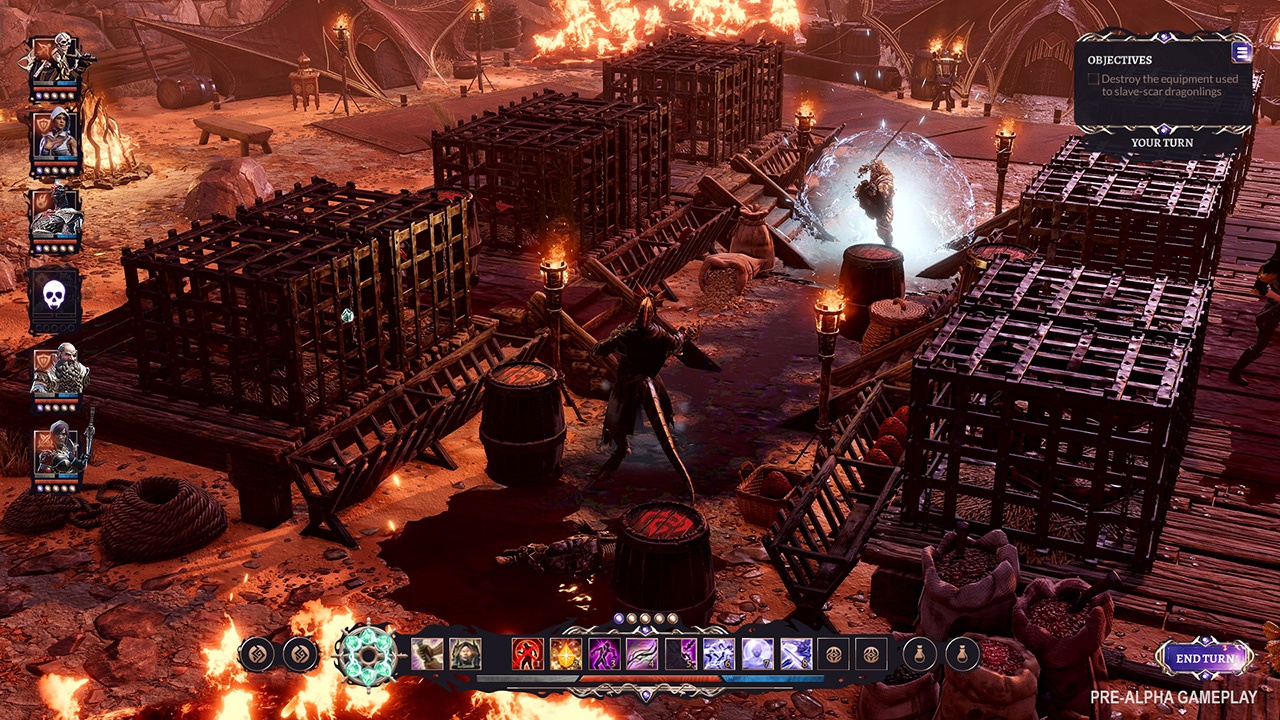Open the objectives list menu button

tap(1241, 53)
